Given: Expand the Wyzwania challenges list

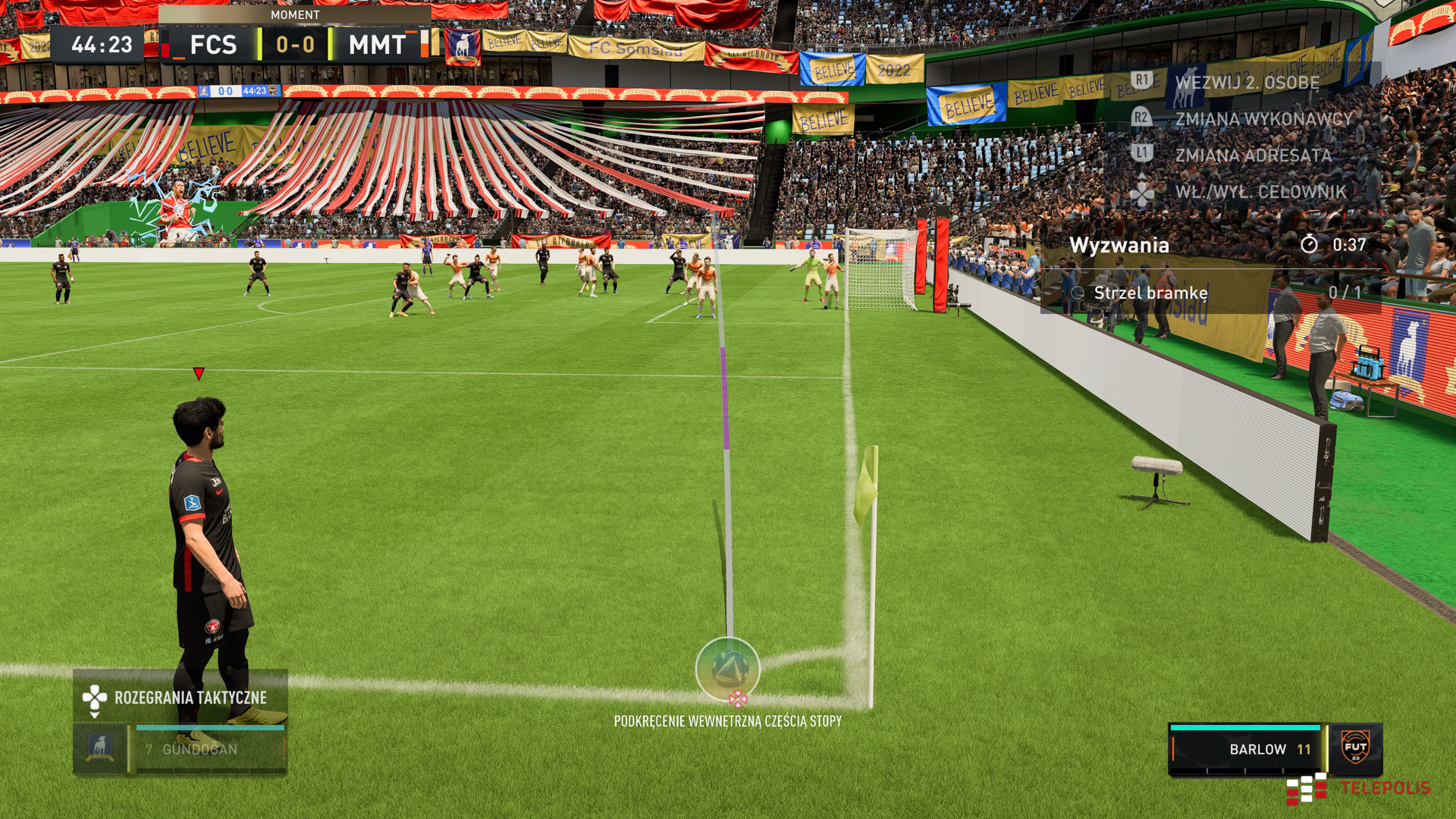Looking at the screenshot, I should tap(1121, 245).
